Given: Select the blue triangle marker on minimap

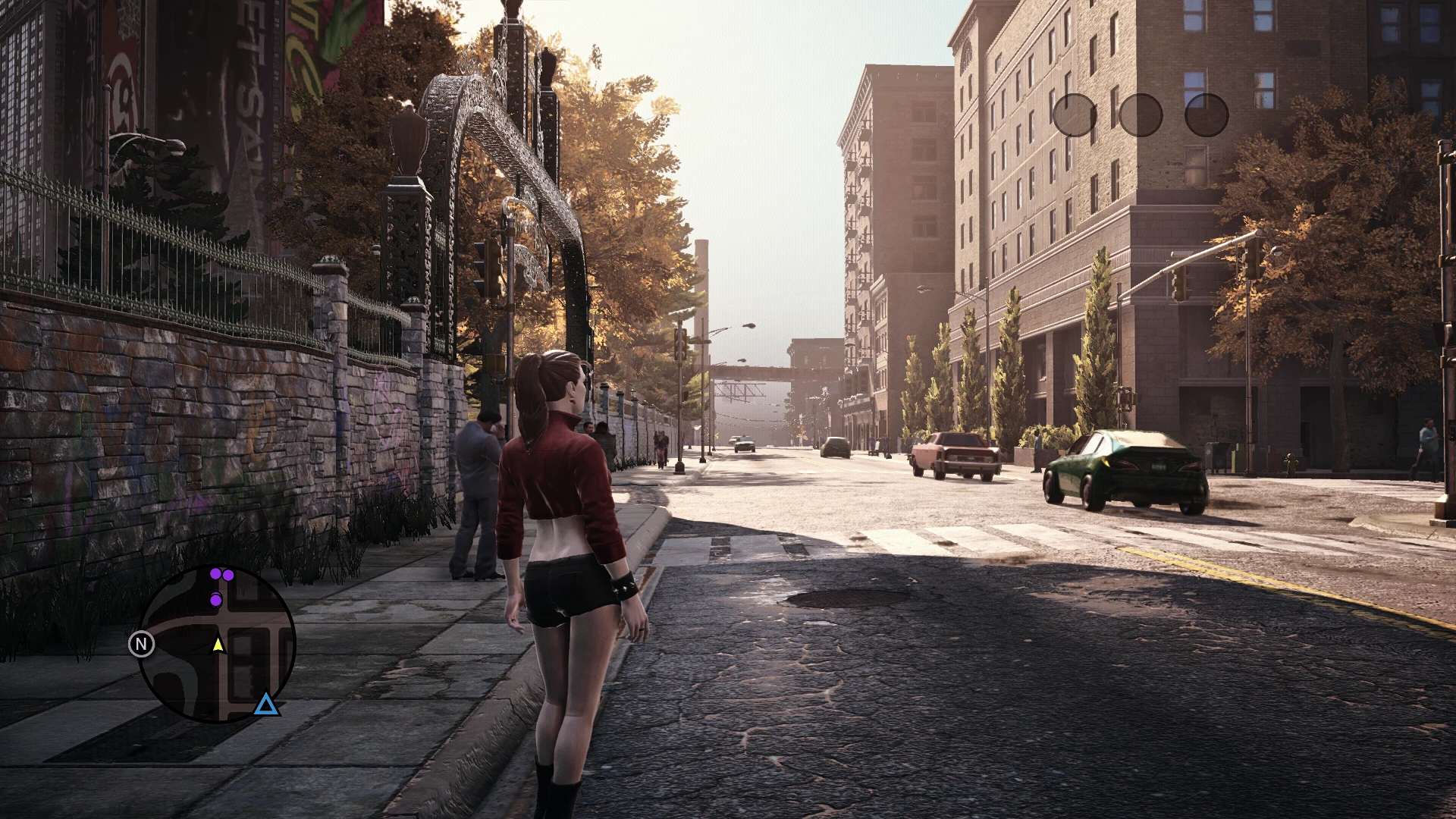Looking at the screenshot, I should (268, 704).
